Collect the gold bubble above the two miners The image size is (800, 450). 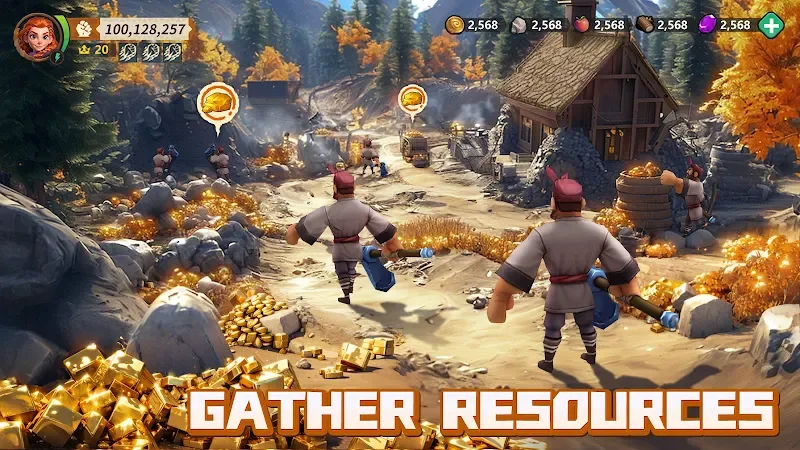[x=216, y=102]
